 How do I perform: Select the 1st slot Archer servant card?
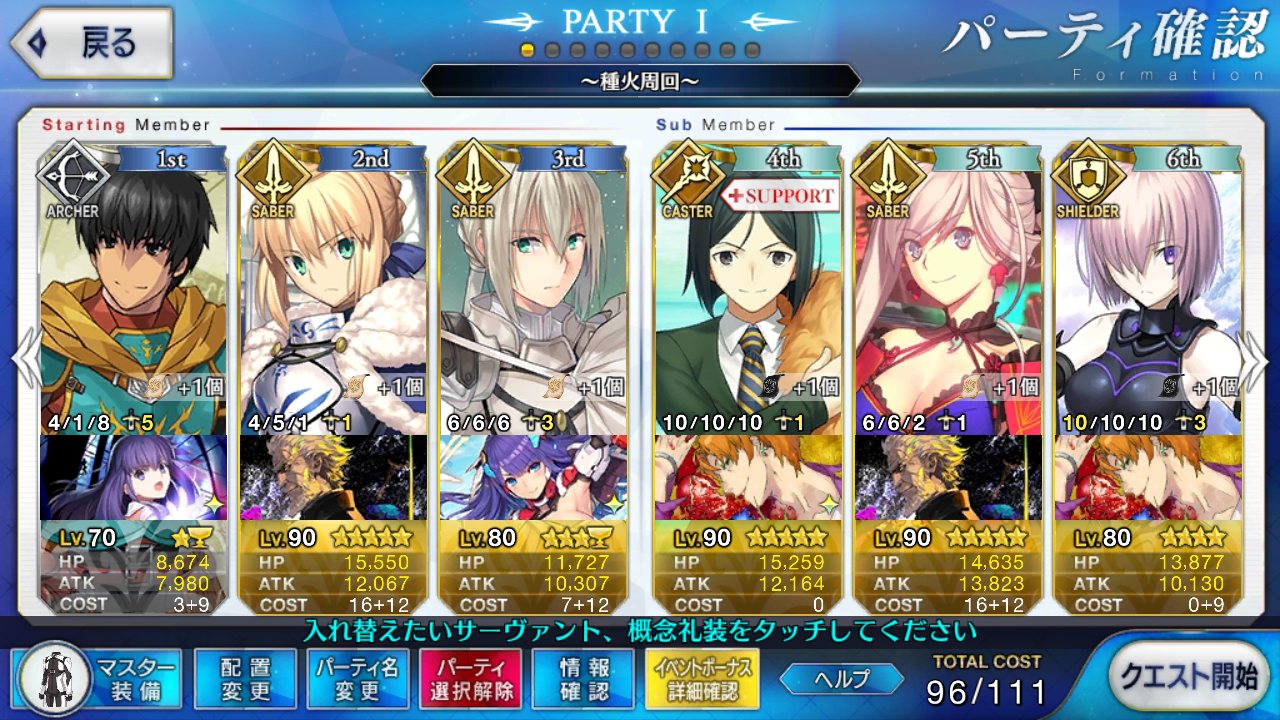(x=133, y=290)
